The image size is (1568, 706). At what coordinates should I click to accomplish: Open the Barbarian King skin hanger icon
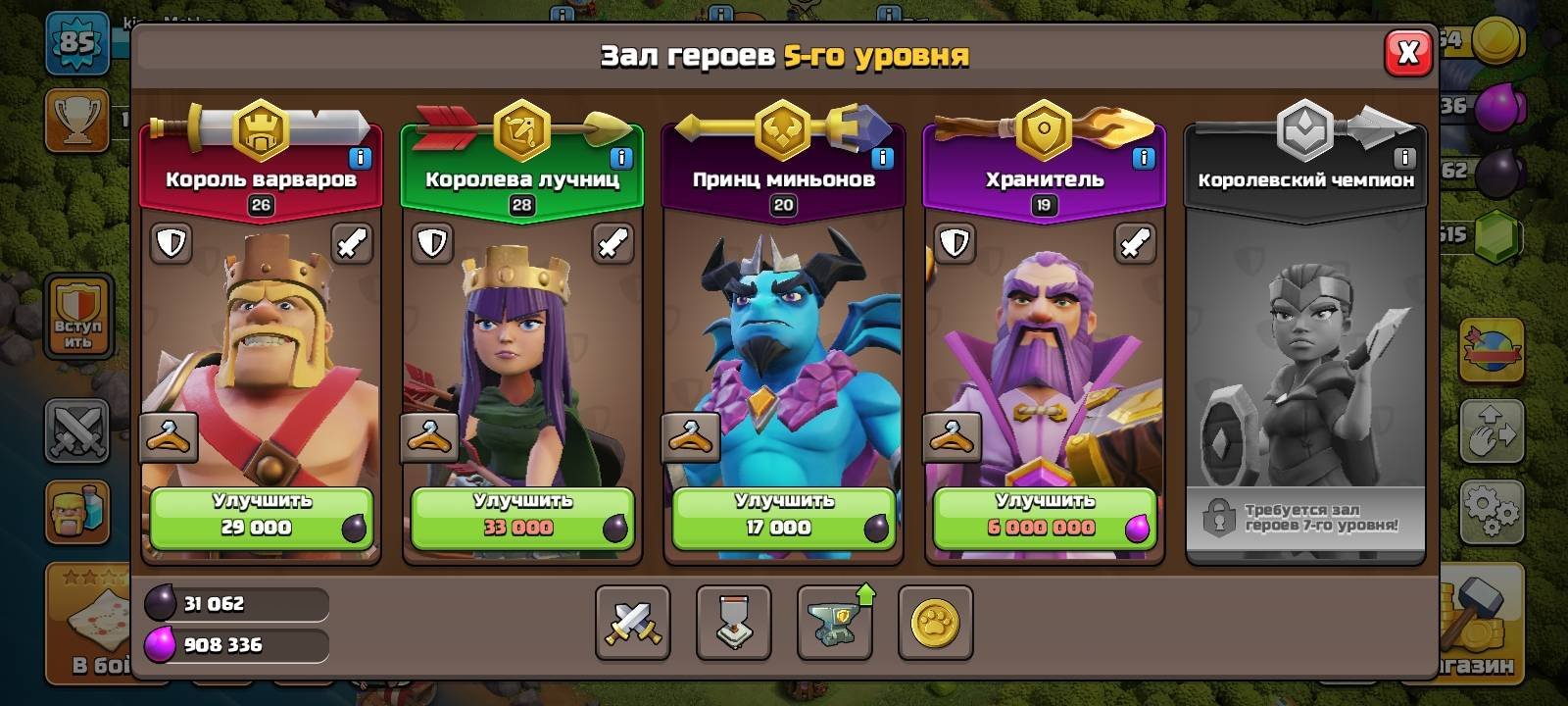[167, 436]
